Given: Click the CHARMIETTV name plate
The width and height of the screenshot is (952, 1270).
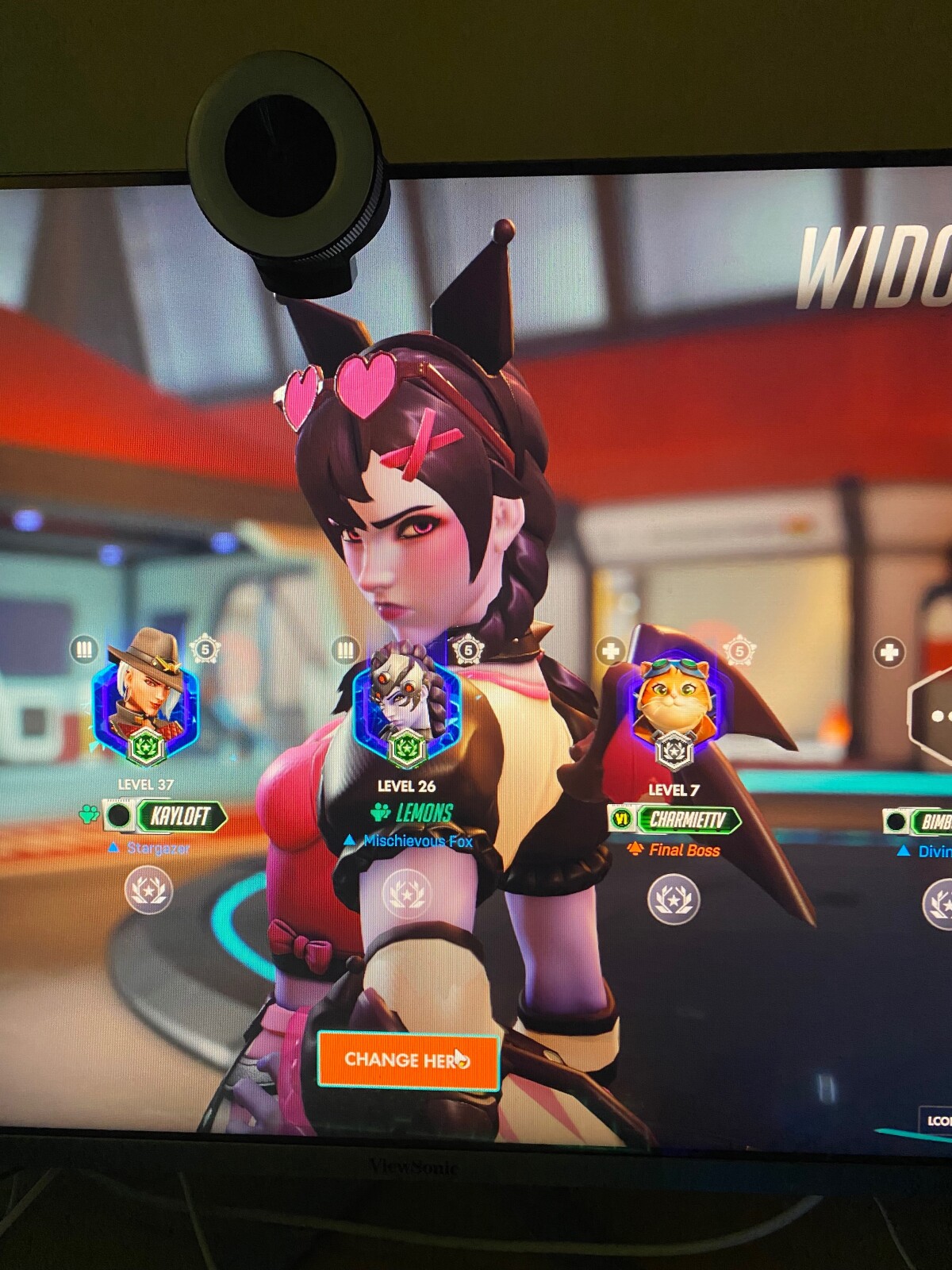Looking at the screenshot, I should (x=687, y=820).
